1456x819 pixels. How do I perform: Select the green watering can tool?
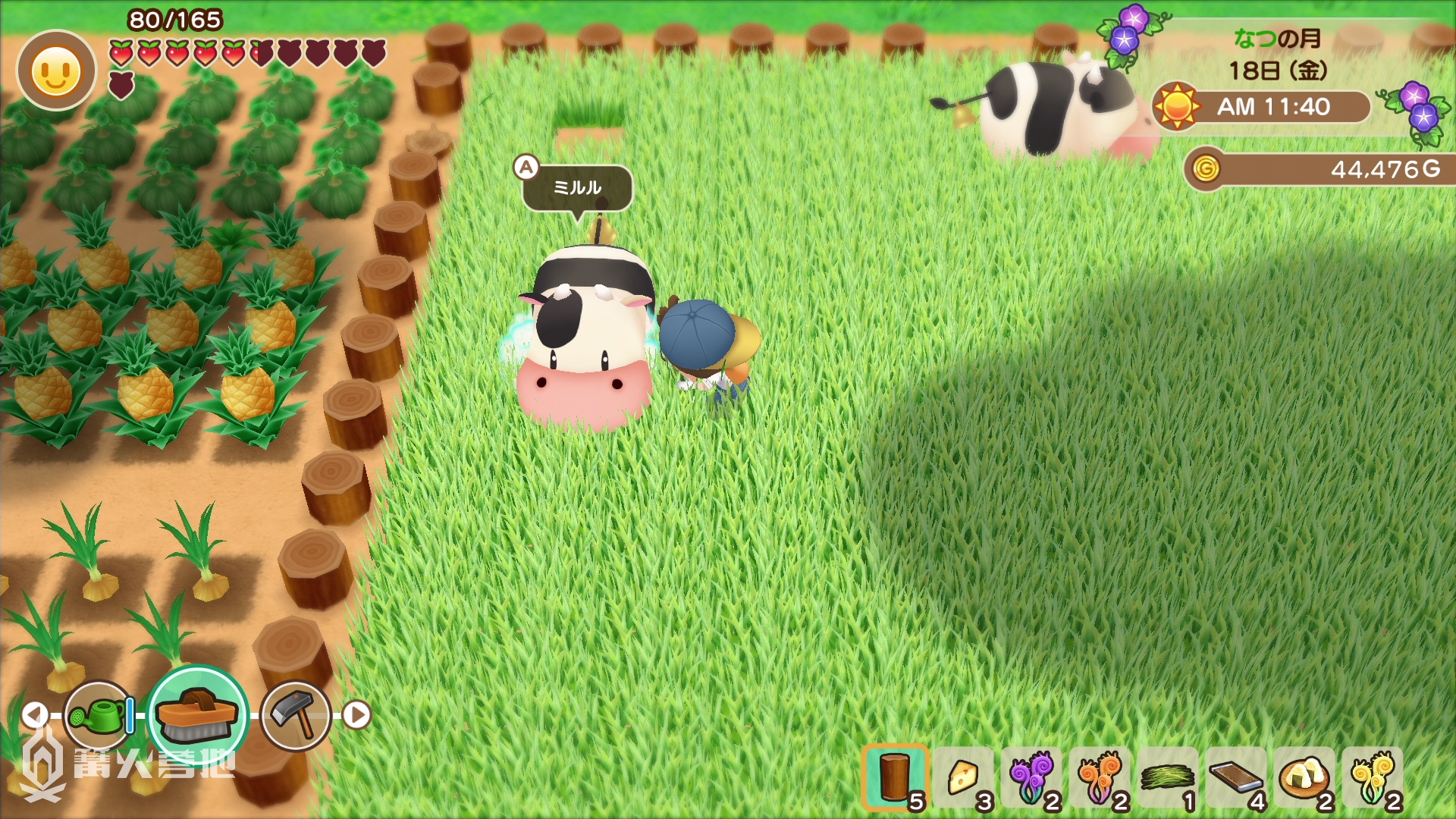(x=99, y=715)
